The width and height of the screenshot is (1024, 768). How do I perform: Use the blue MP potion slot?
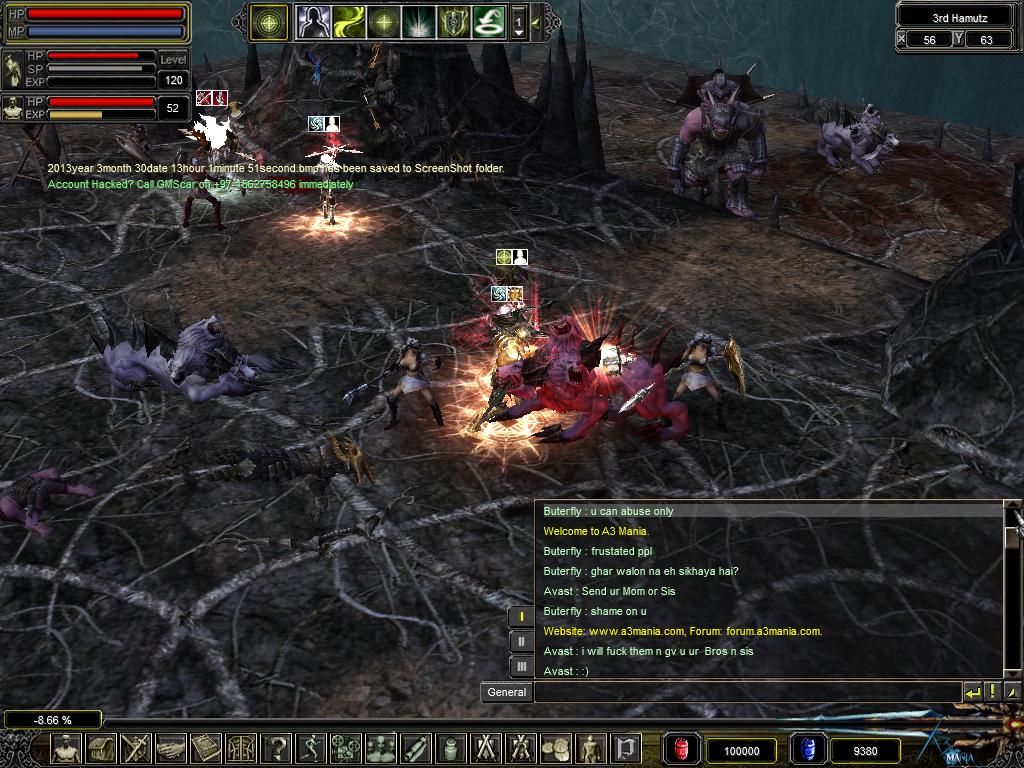point(808,749)
